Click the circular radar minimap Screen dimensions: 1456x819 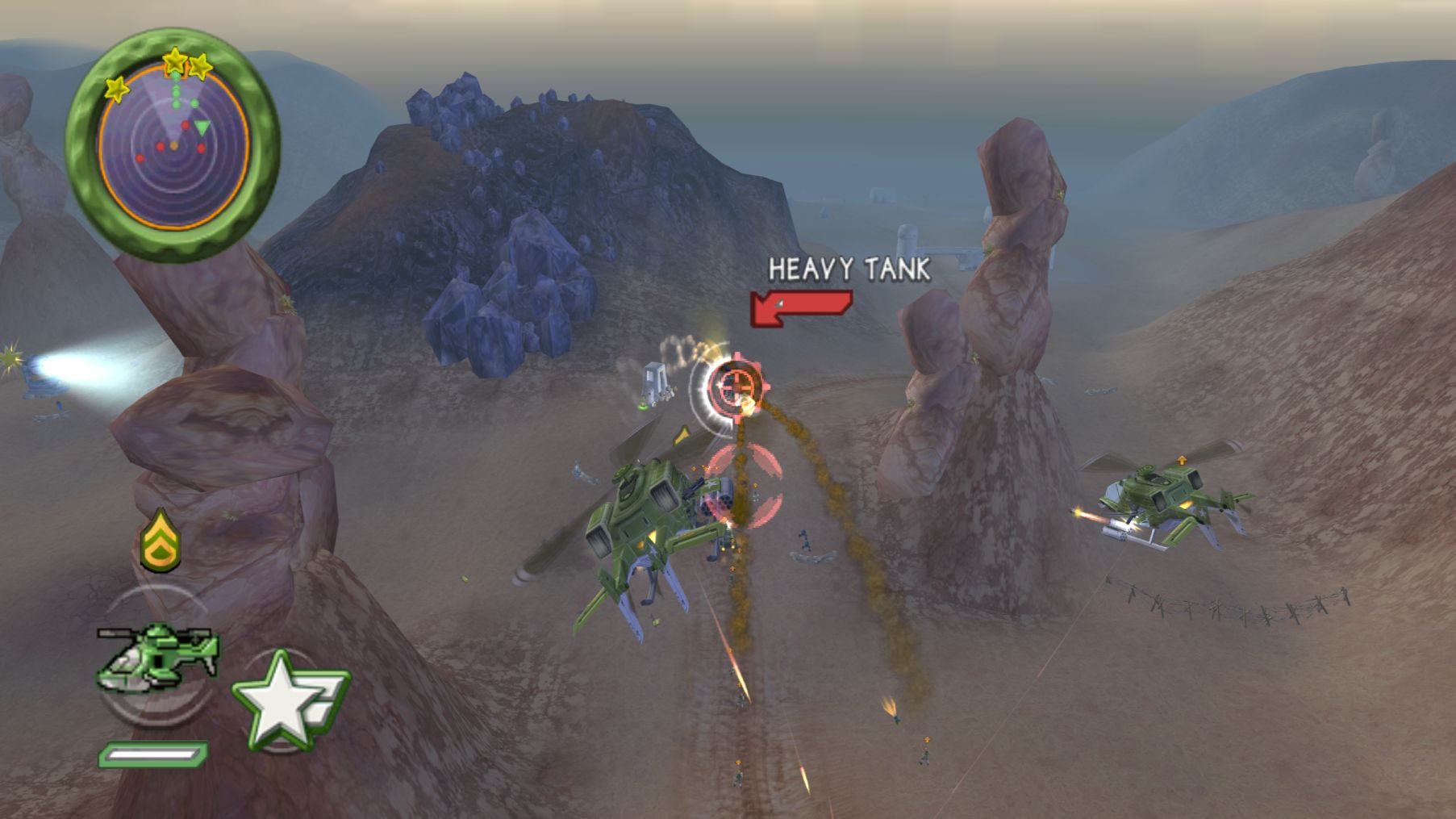173,147
